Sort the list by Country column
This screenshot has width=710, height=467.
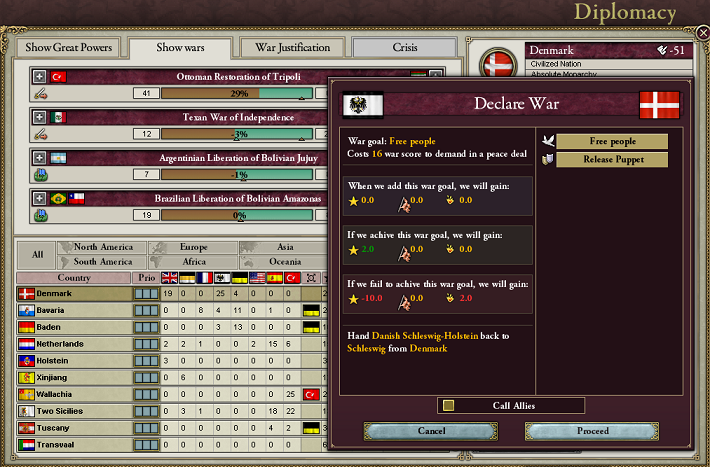[x=74, y=278]
